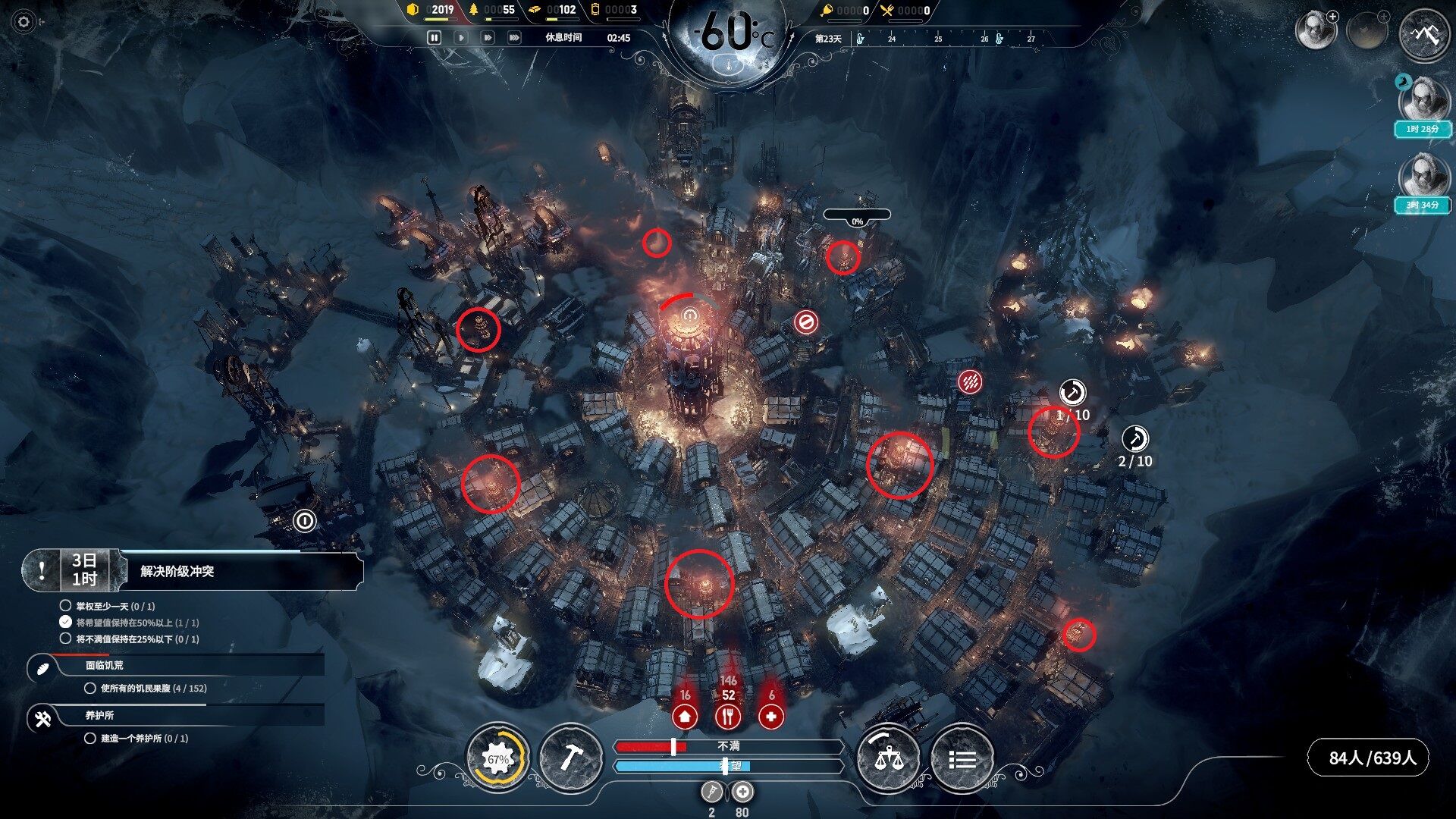The height and width of the screenshot is (819, 1456).
Task: Show the homeless people house alert
Action: 685,716
